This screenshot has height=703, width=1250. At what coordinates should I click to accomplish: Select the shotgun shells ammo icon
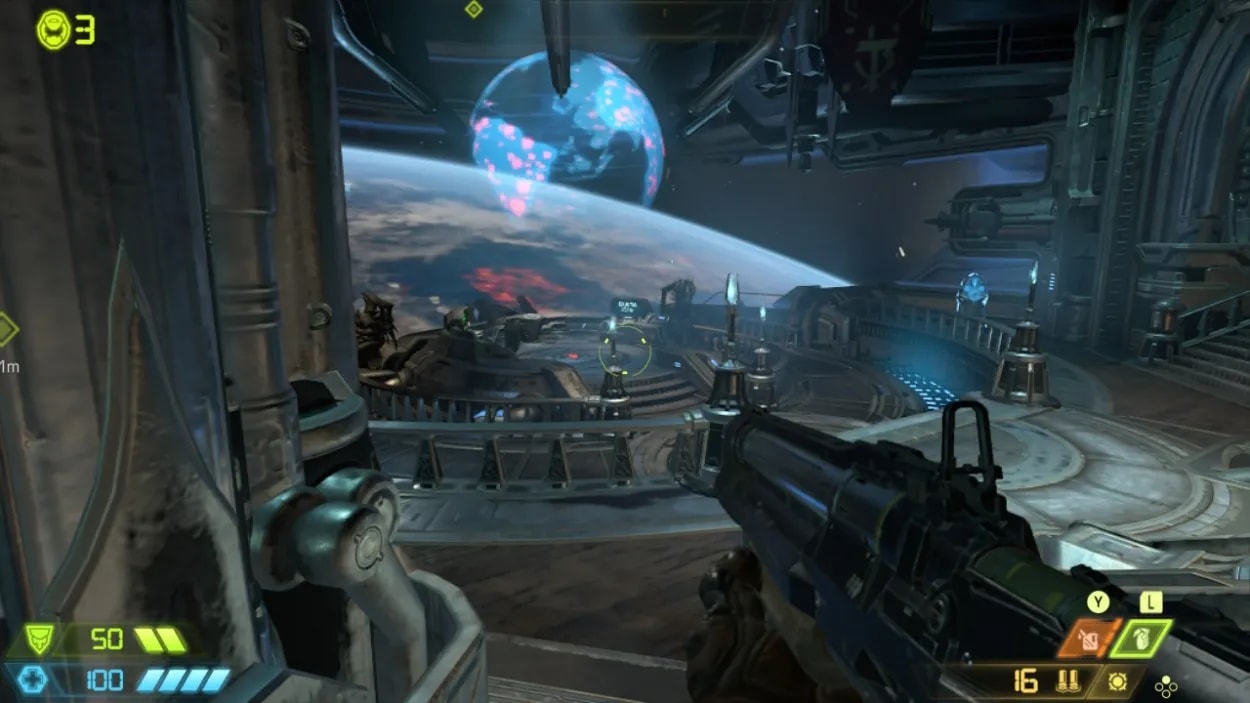click(x=1067, y=682)
